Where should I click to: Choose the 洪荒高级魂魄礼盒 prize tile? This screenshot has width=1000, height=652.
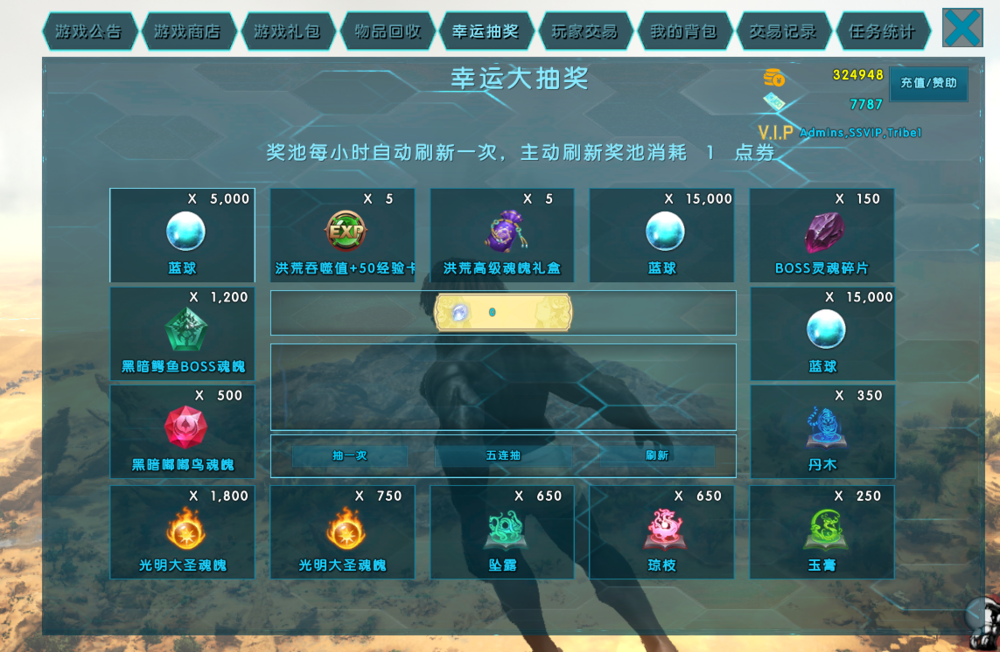(x=502, y=235)
